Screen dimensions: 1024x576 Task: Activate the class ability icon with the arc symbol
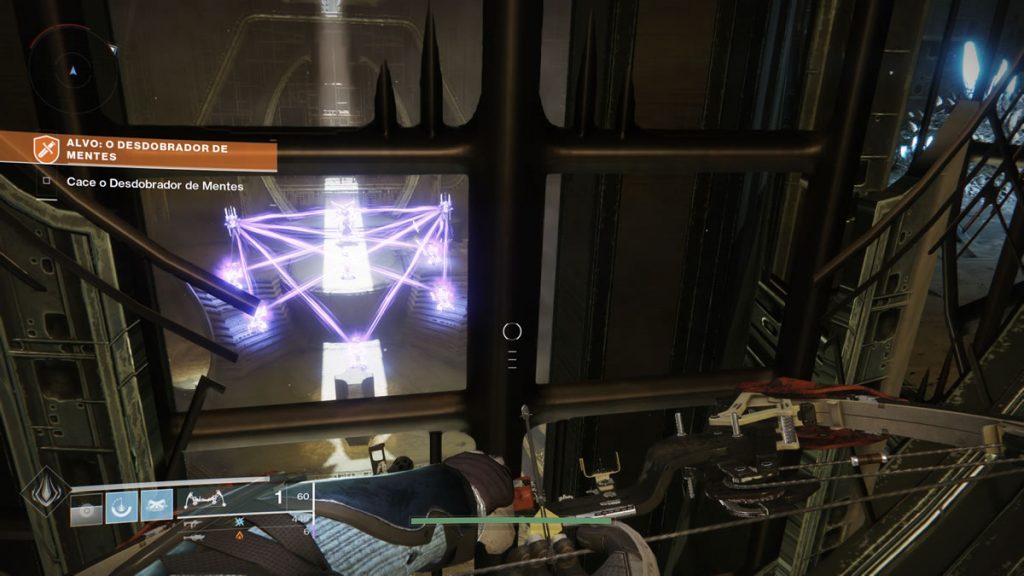click(122, 507)
